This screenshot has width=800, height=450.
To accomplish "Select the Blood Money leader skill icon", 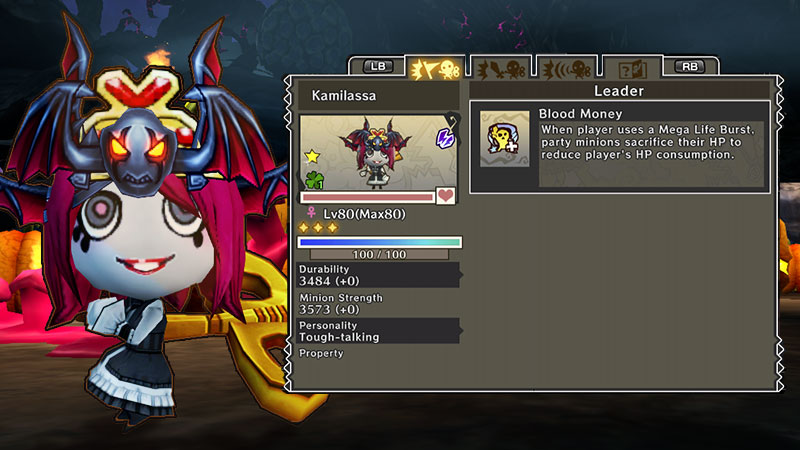I will tap(505, 138).
